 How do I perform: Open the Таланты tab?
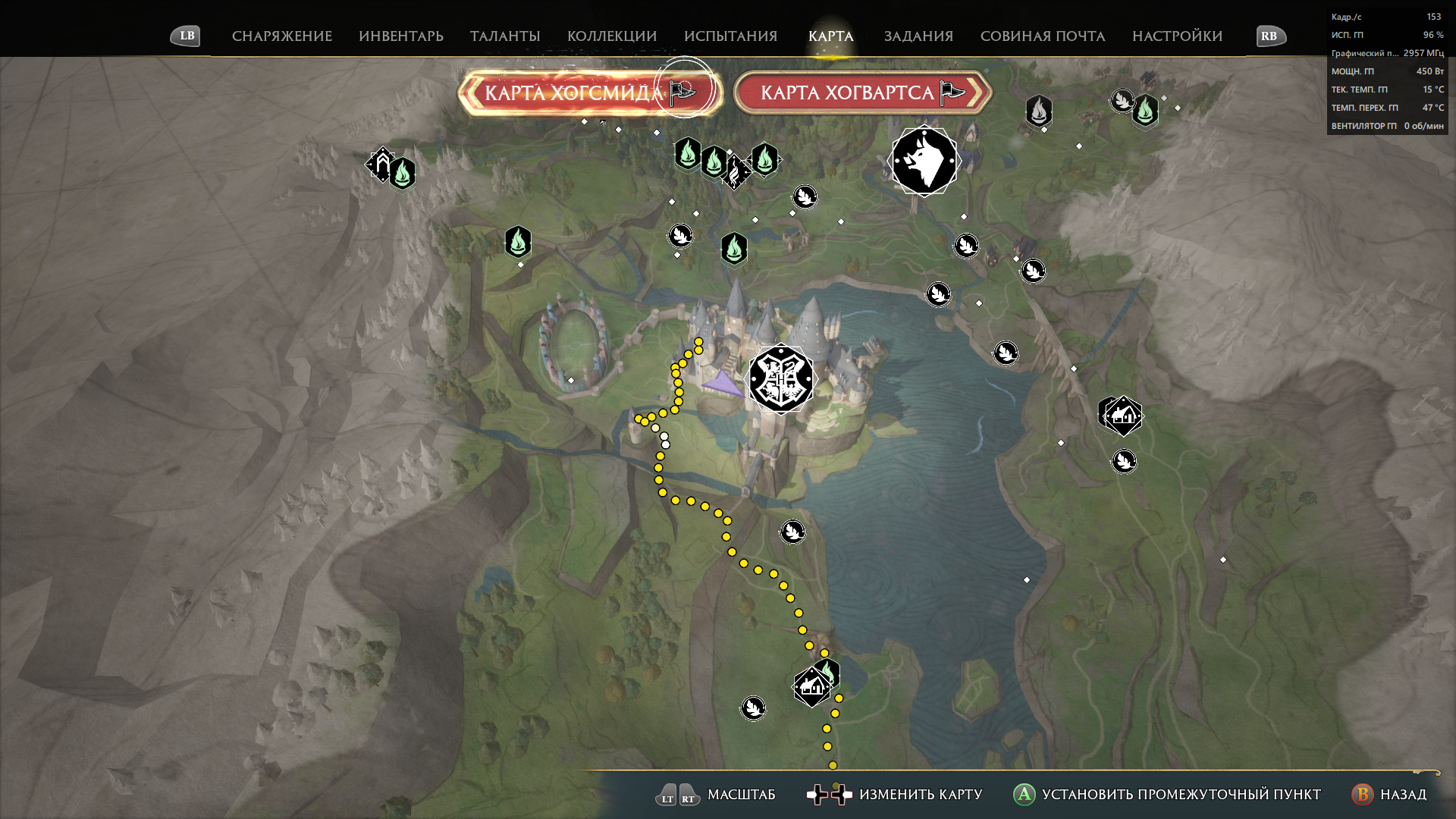pos(504,36)
